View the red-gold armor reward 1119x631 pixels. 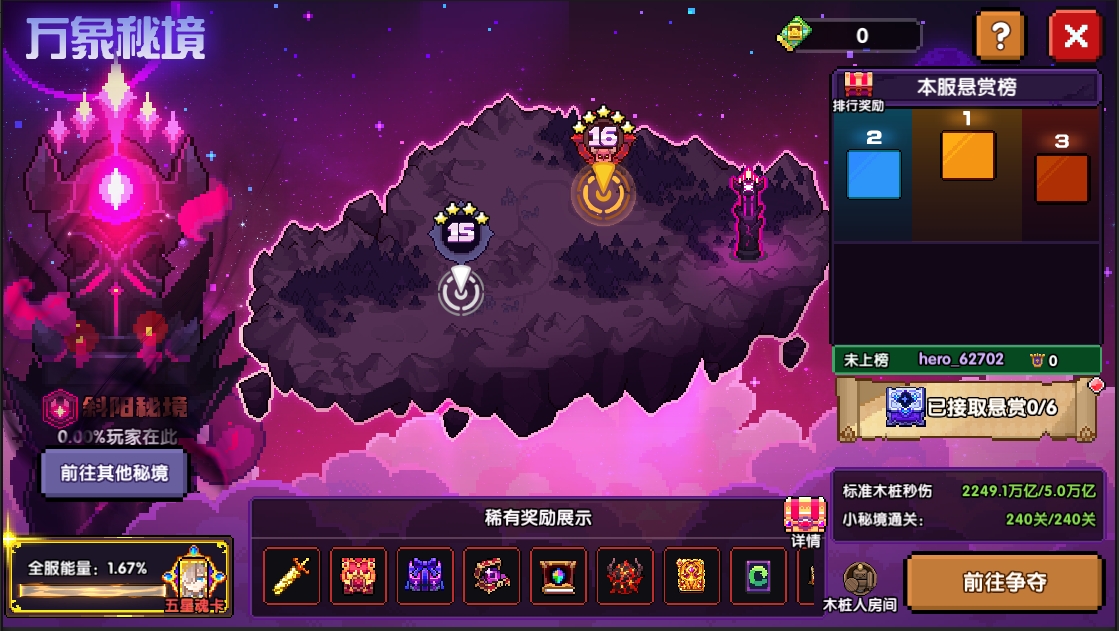click(358, 576)
